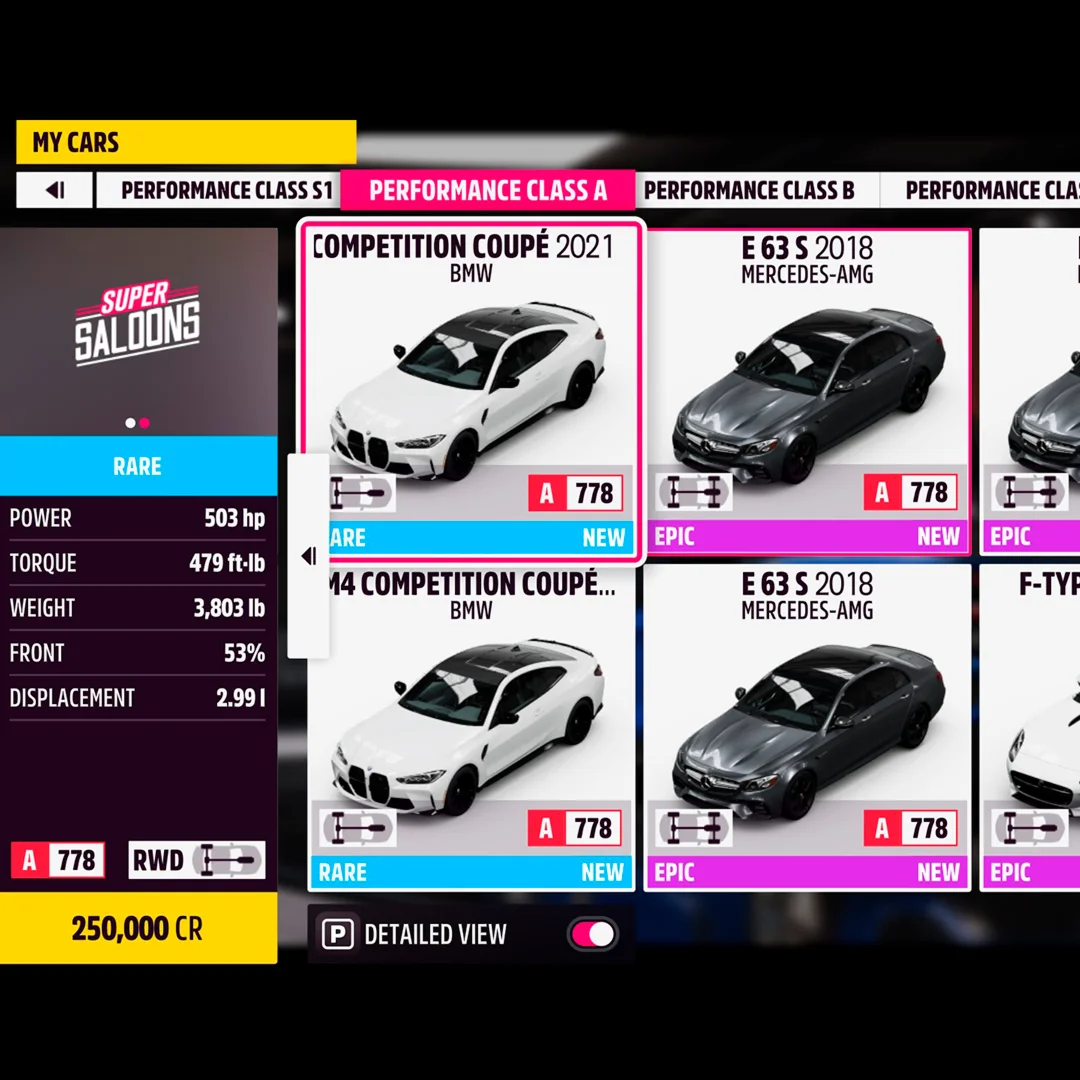
Task: Choose the highlighted BMW Competition Coupé 2021 tile
Action: pyautogui.click(x=472, y=390)
